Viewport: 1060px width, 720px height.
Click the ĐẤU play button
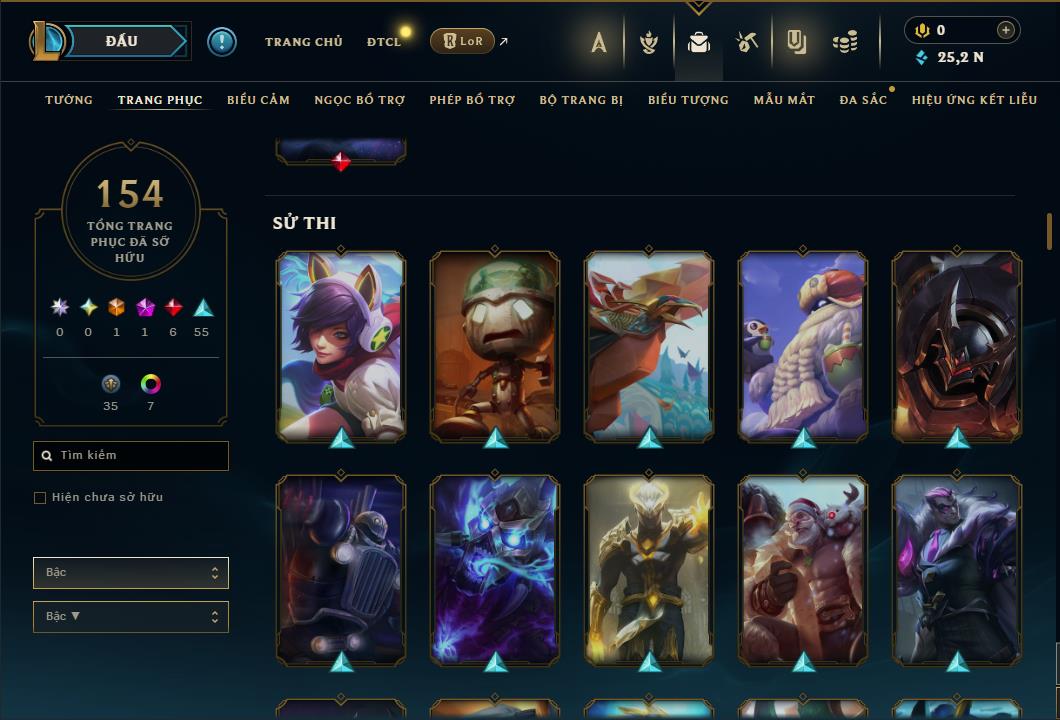click(122, 41)
